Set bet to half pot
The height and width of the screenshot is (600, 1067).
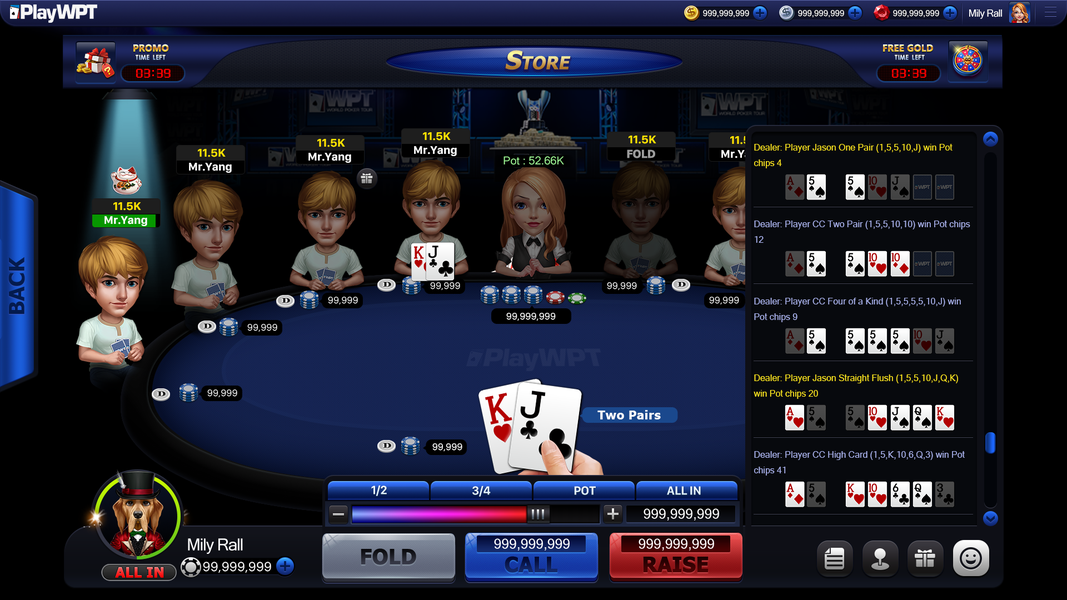click(x=379, y=490)
